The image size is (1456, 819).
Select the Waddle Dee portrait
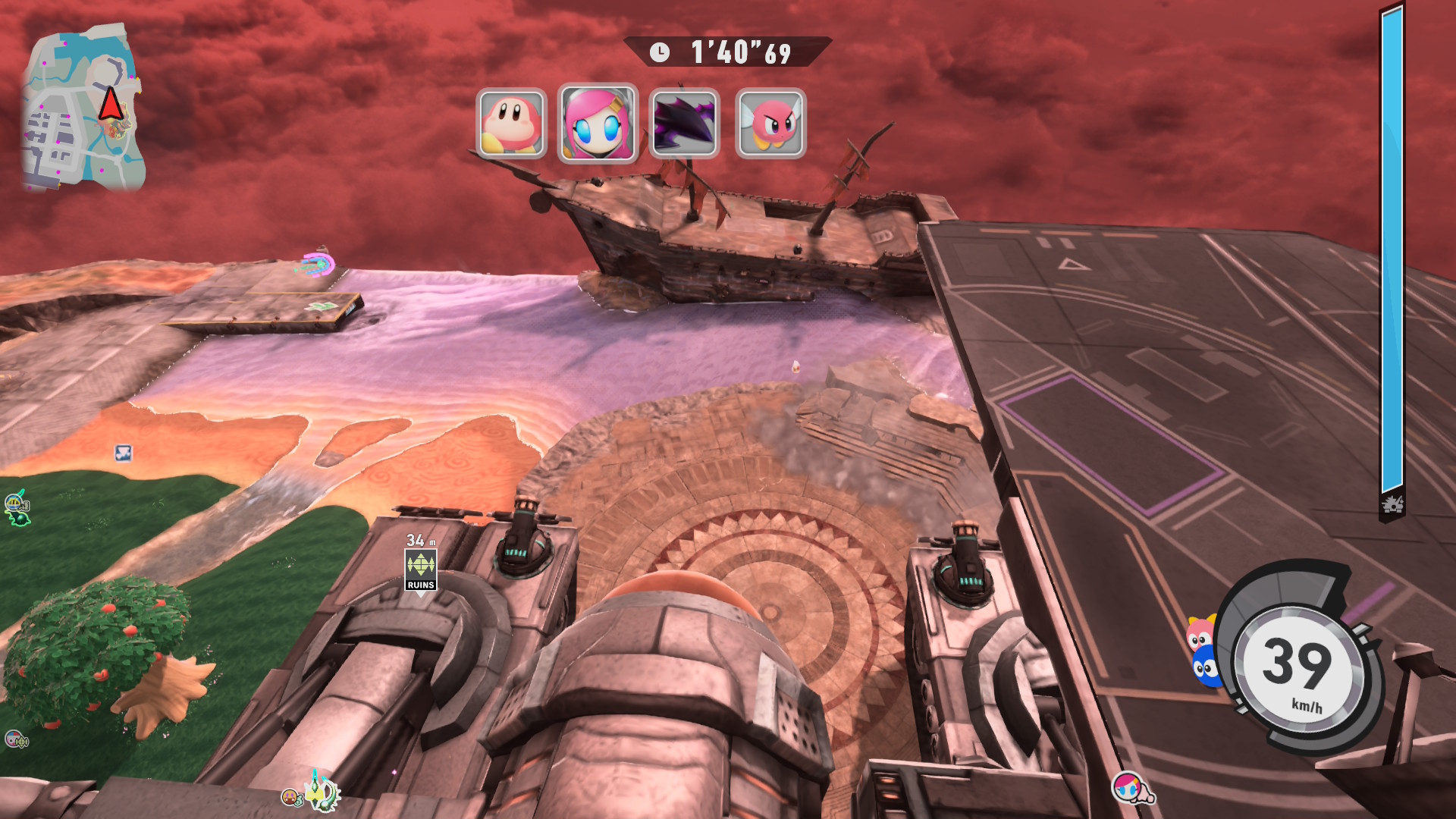tap(511, 124)
